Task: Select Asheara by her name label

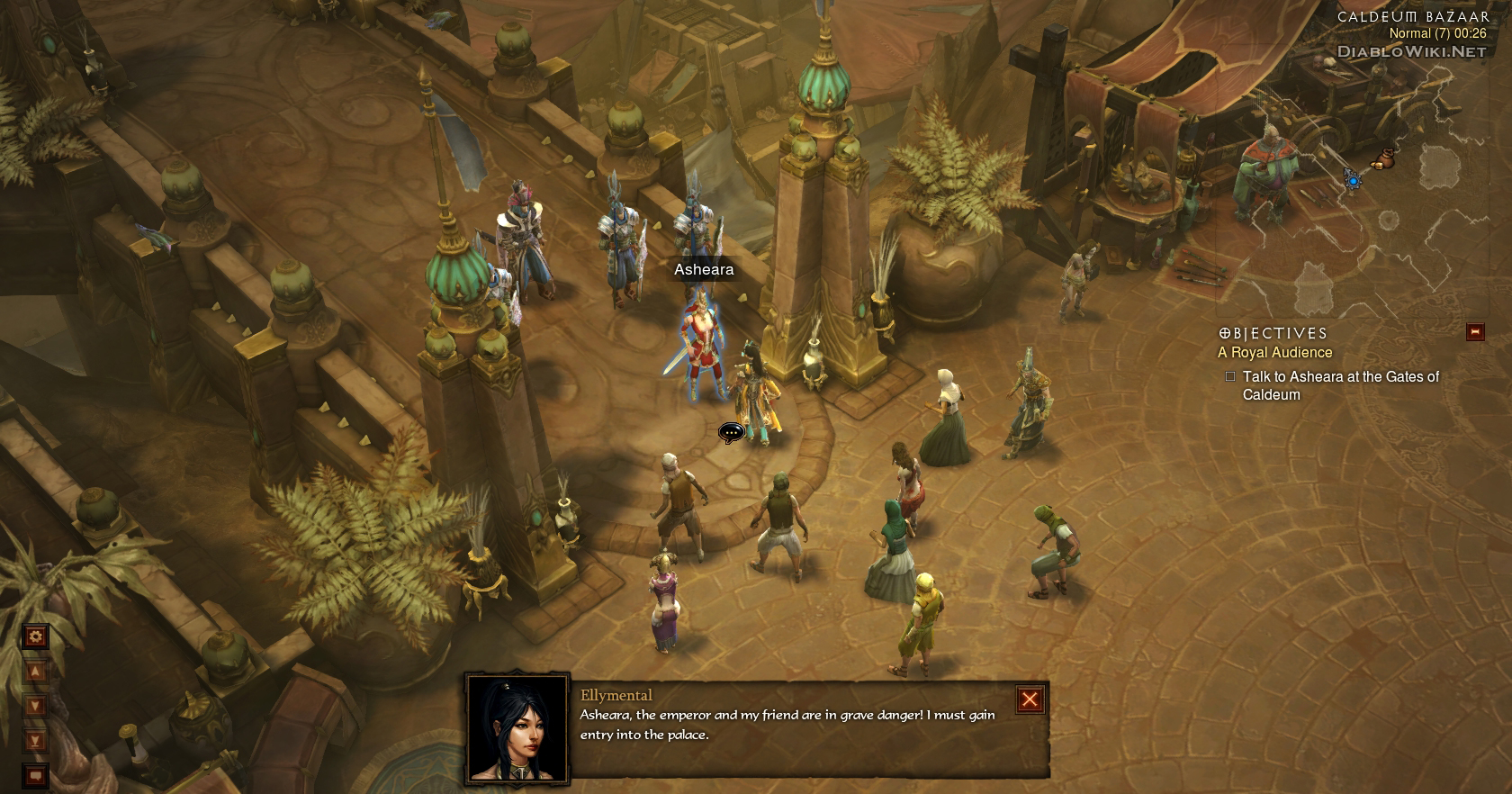Action: pos(704,269)
